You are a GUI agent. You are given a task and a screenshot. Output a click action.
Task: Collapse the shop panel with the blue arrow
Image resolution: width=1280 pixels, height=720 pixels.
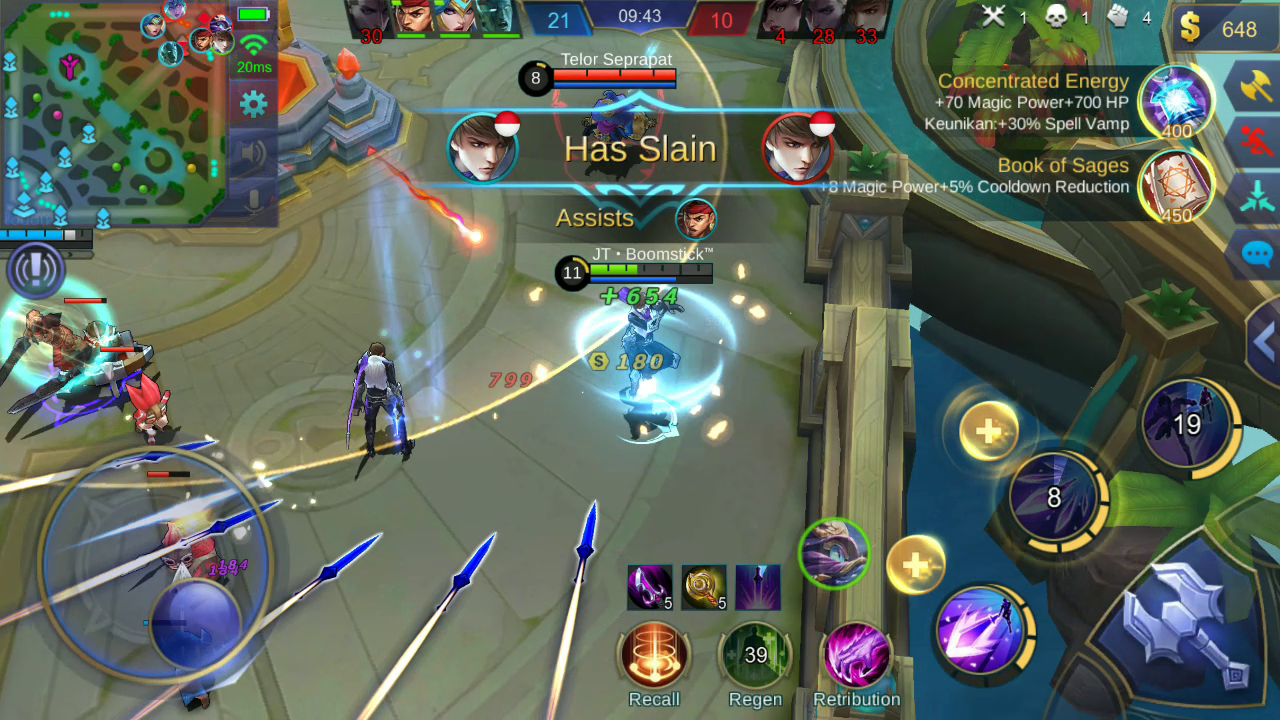(1266, 340)
